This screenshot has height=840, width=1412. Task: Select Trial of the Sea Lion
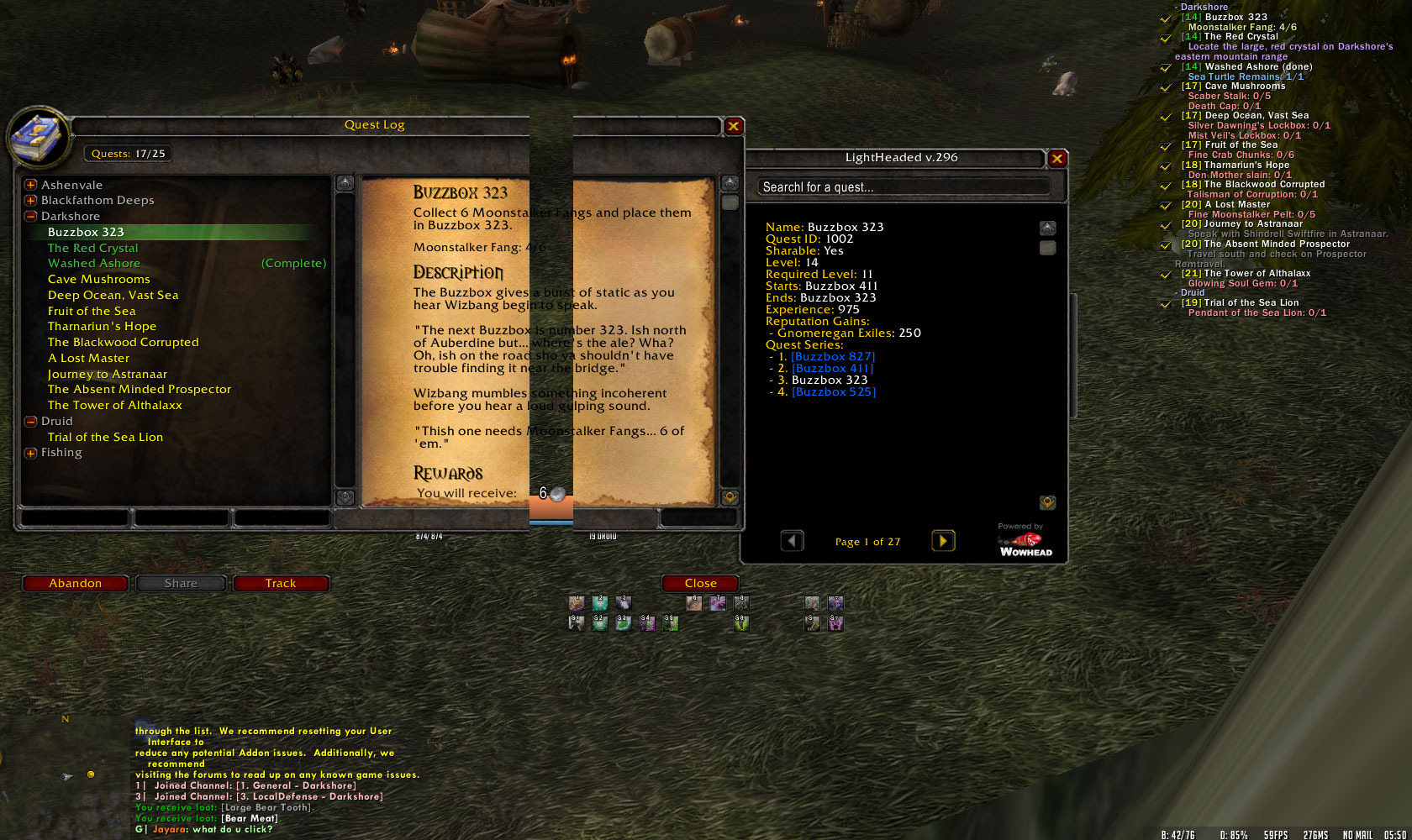pos(106,437)
